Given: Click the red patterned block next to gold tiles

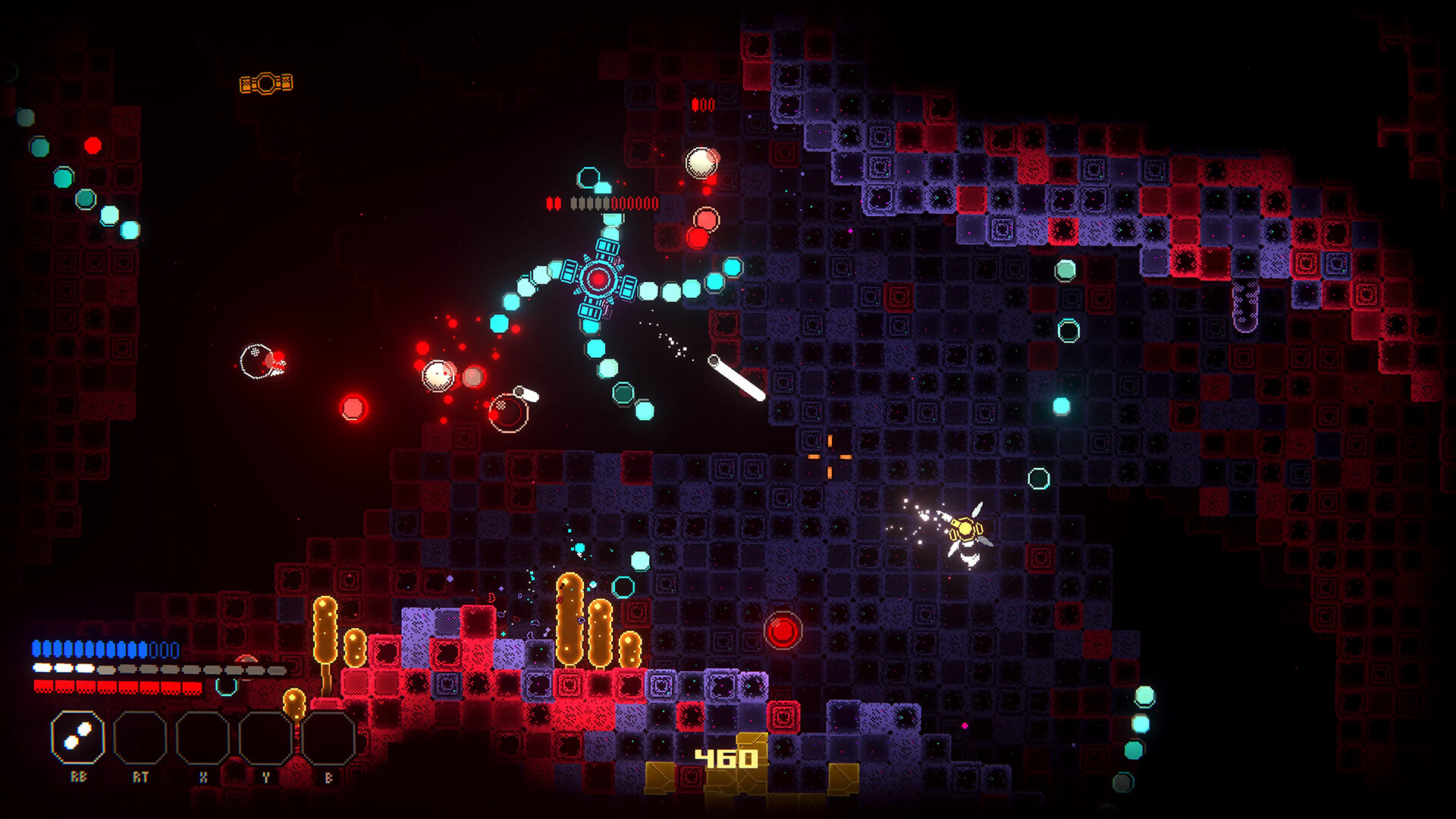Looking at the screenshot, I should (x=689, y=776).
